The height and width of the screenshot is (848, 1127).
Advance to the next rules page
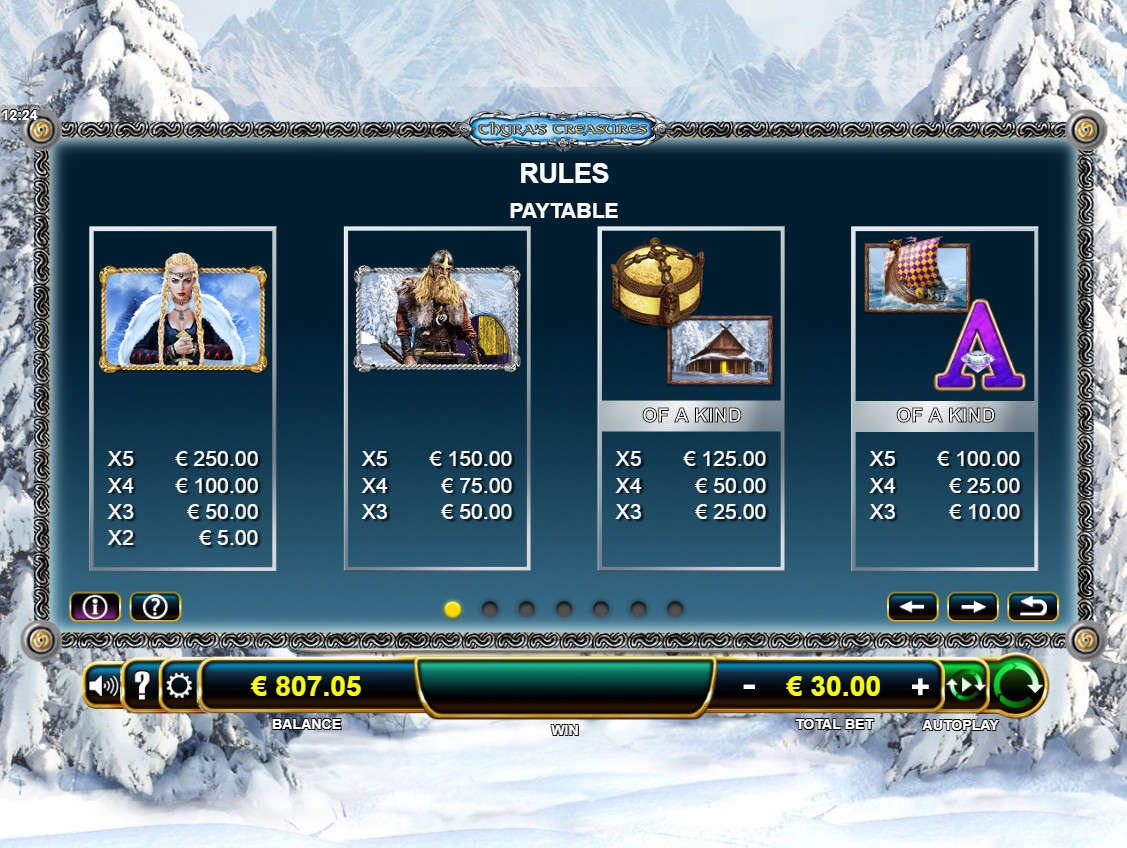point(973,606)
